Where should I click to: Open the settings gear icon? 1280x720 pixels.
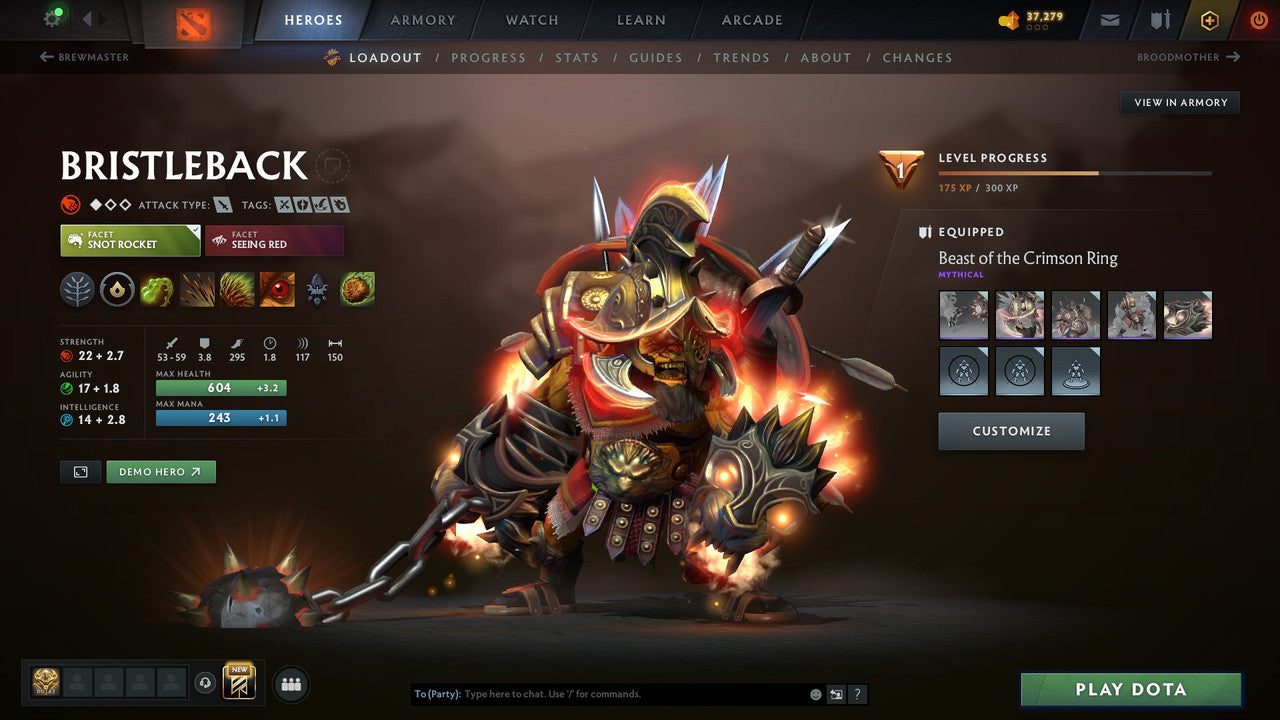(x=53, y=18)
